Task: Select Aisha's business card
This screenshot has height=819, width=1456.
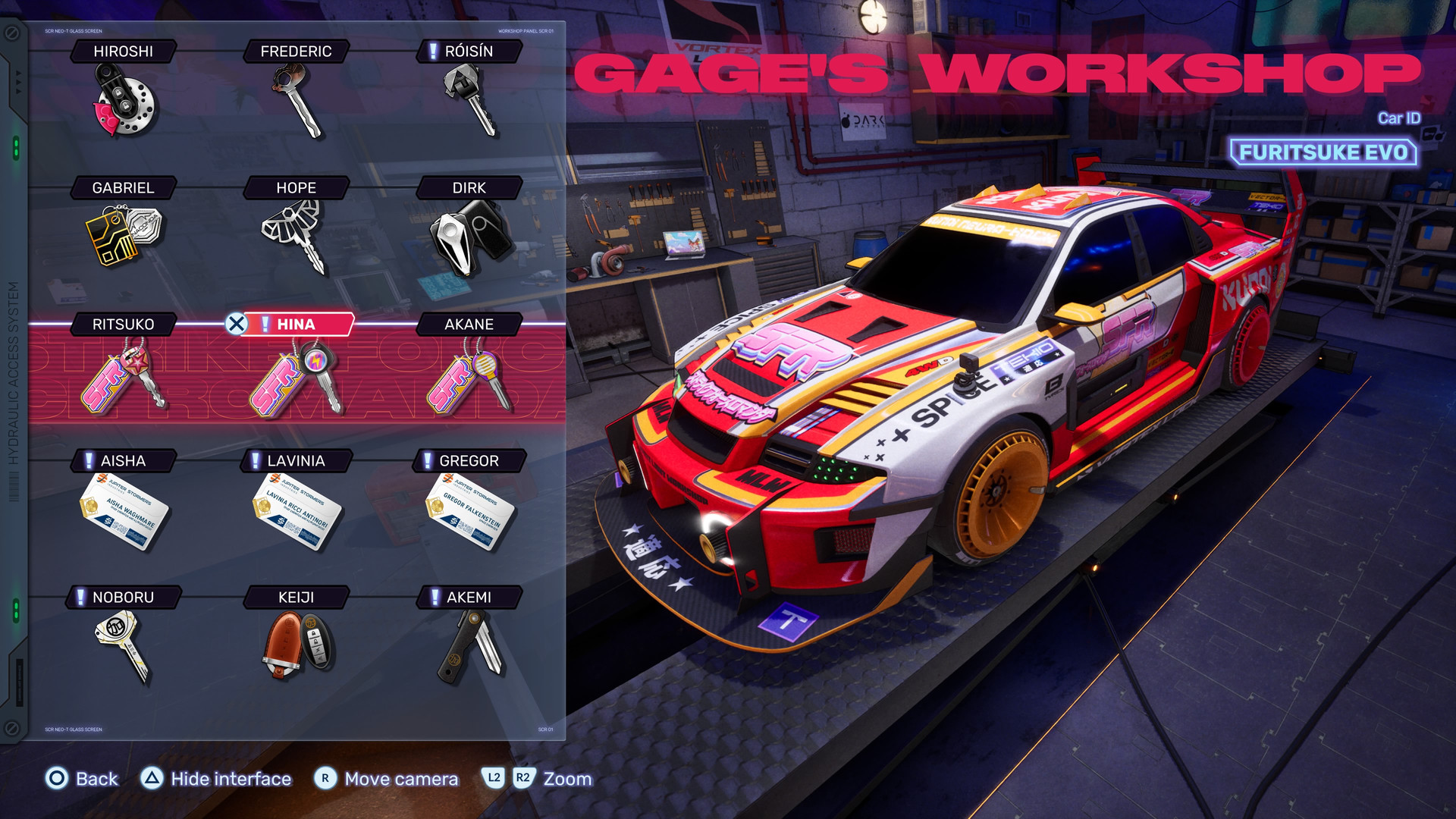Action: click(x=124, y=510)
